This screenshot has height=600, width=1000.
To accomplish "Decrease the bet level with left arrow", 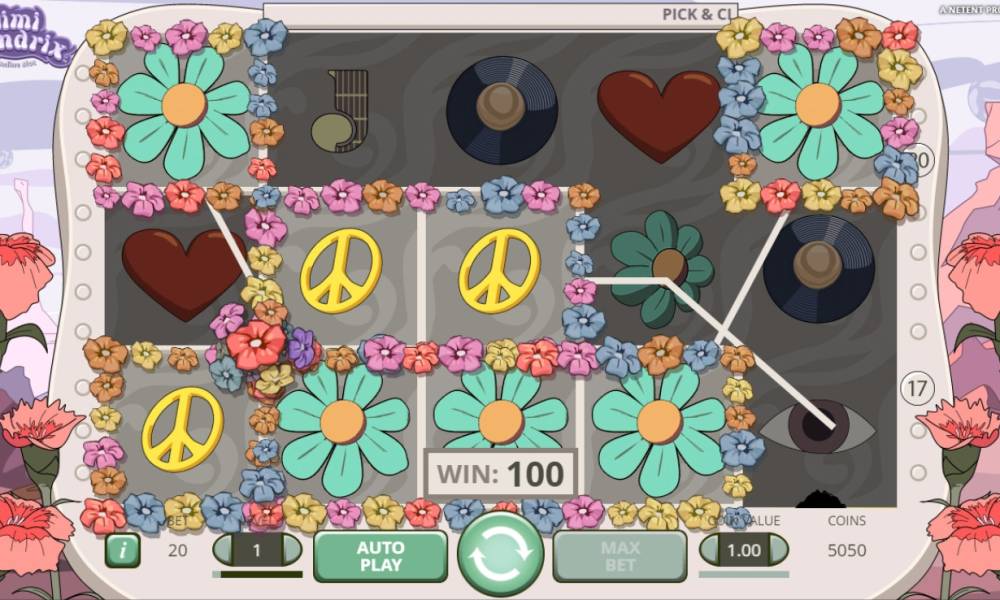I will [x=225, y=550].
